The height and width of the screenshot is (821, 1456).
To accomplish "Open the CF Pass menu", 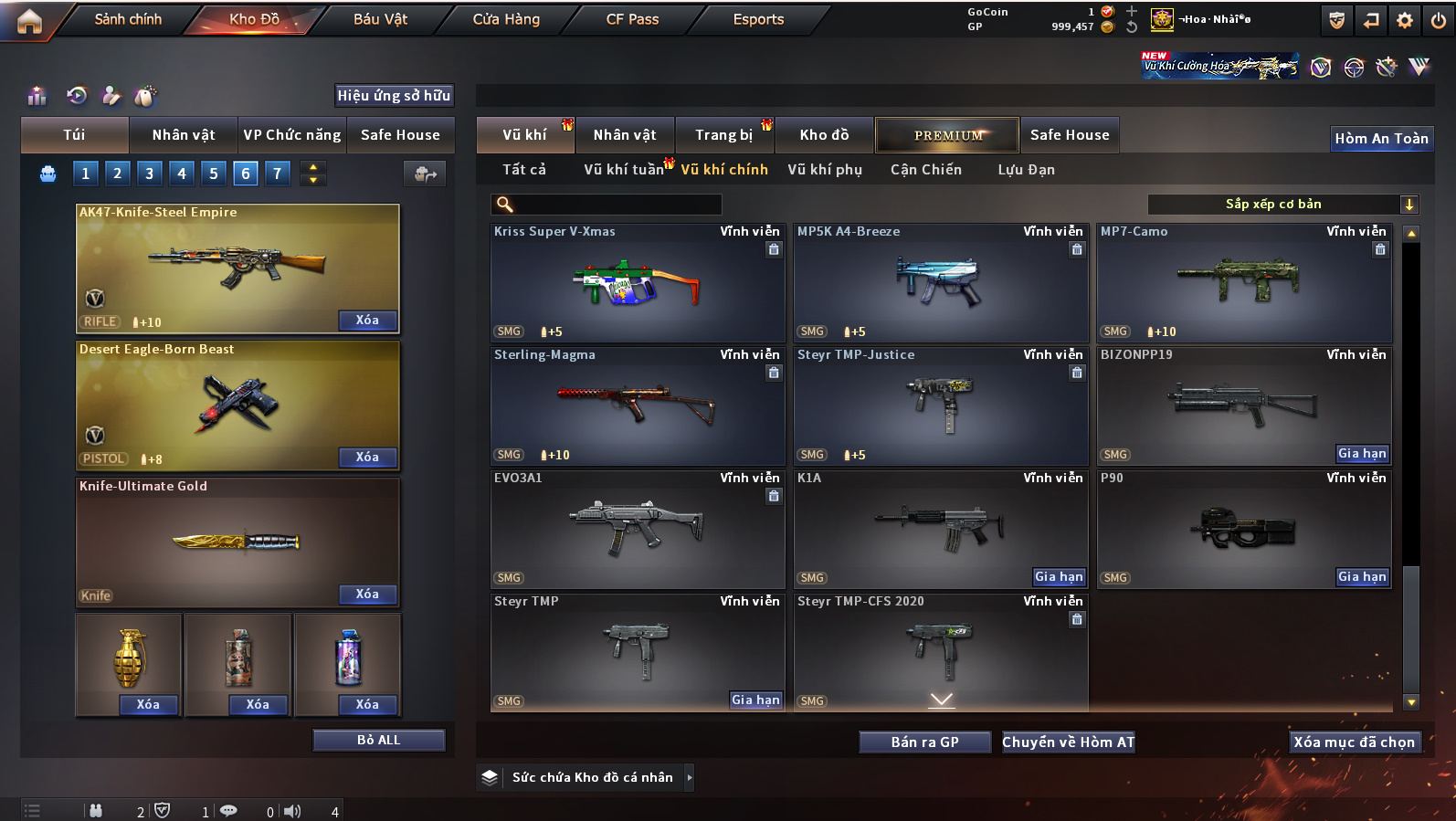I will click(x=632, y=19).
